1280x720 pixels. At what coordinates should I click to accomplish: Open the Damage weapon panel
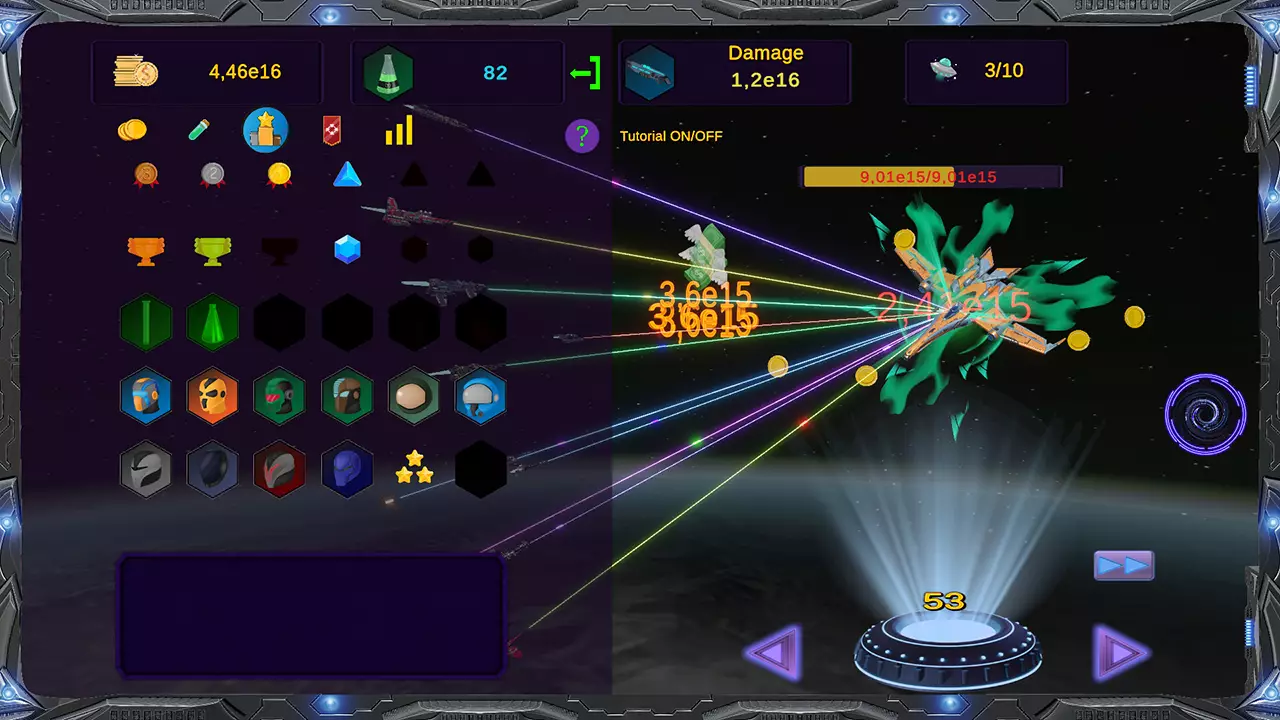735,72
